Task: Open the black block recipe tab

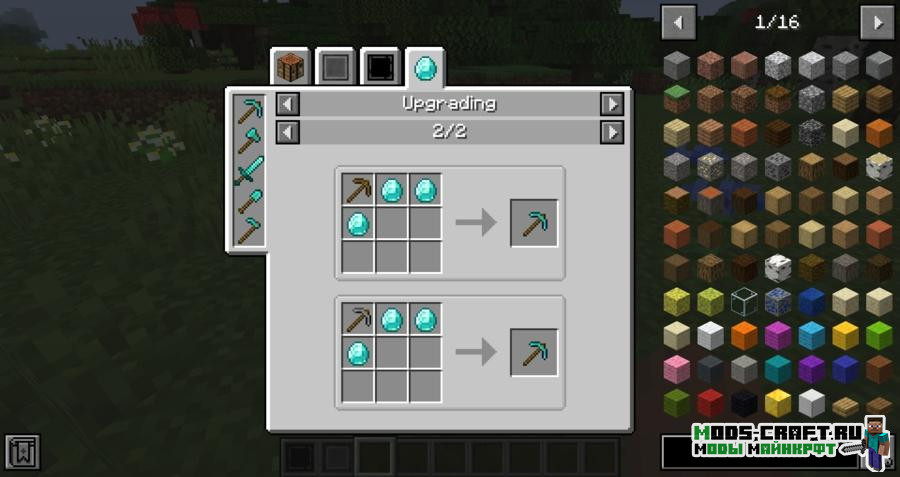Action: (x=381, y=68)
